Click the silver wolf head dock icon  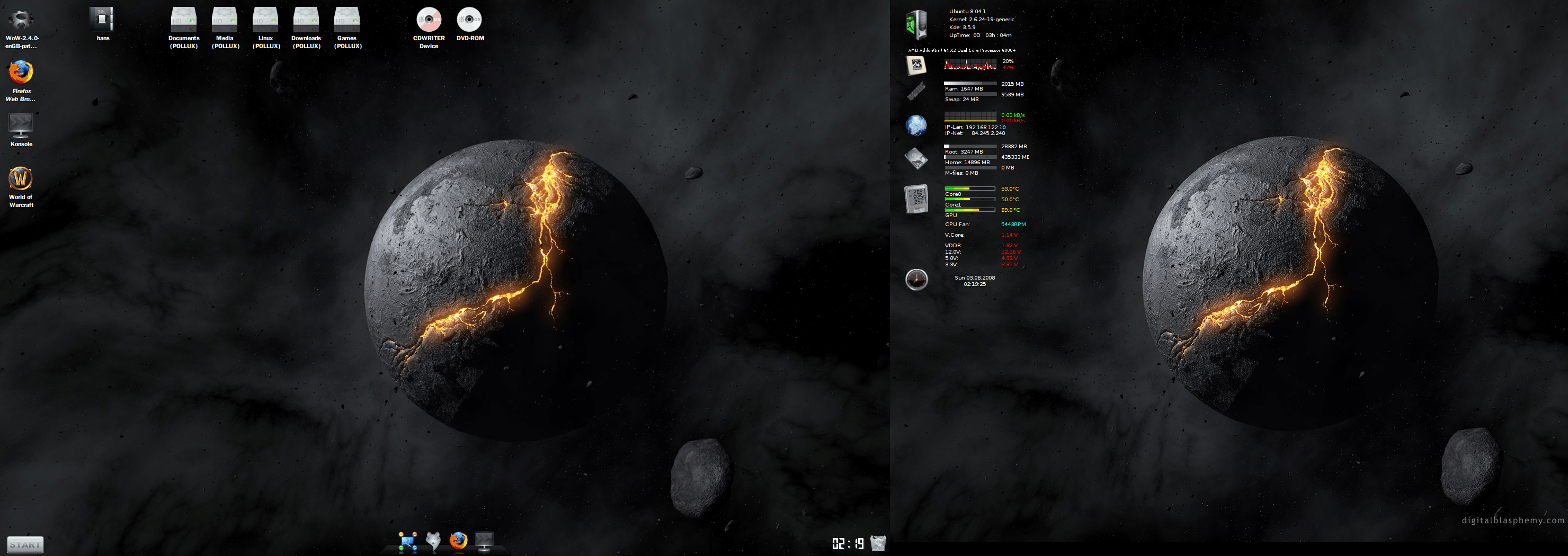433,540
